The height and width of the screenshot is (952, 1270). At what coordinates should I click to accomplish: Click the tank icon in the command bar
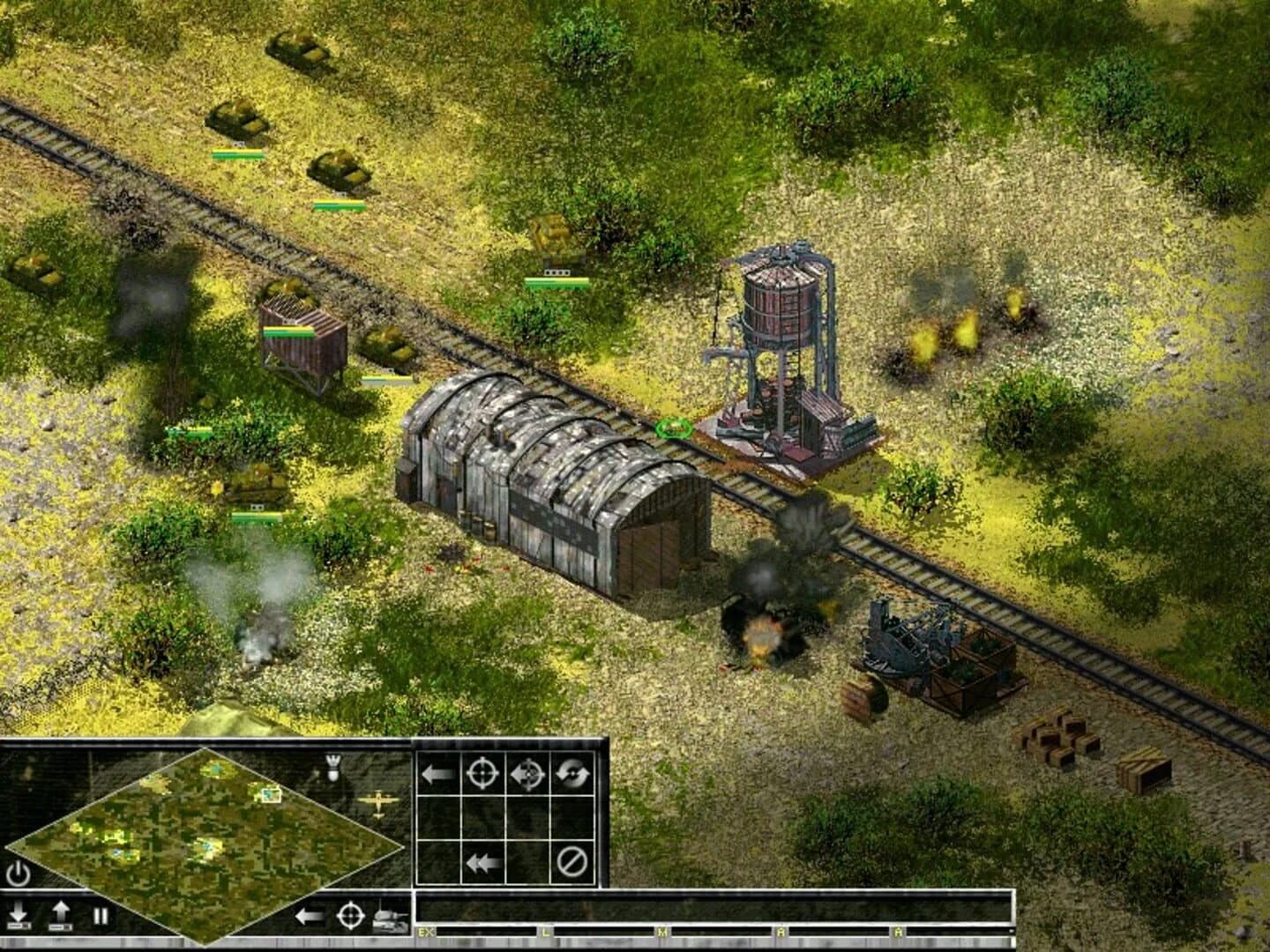pos(390,920)
